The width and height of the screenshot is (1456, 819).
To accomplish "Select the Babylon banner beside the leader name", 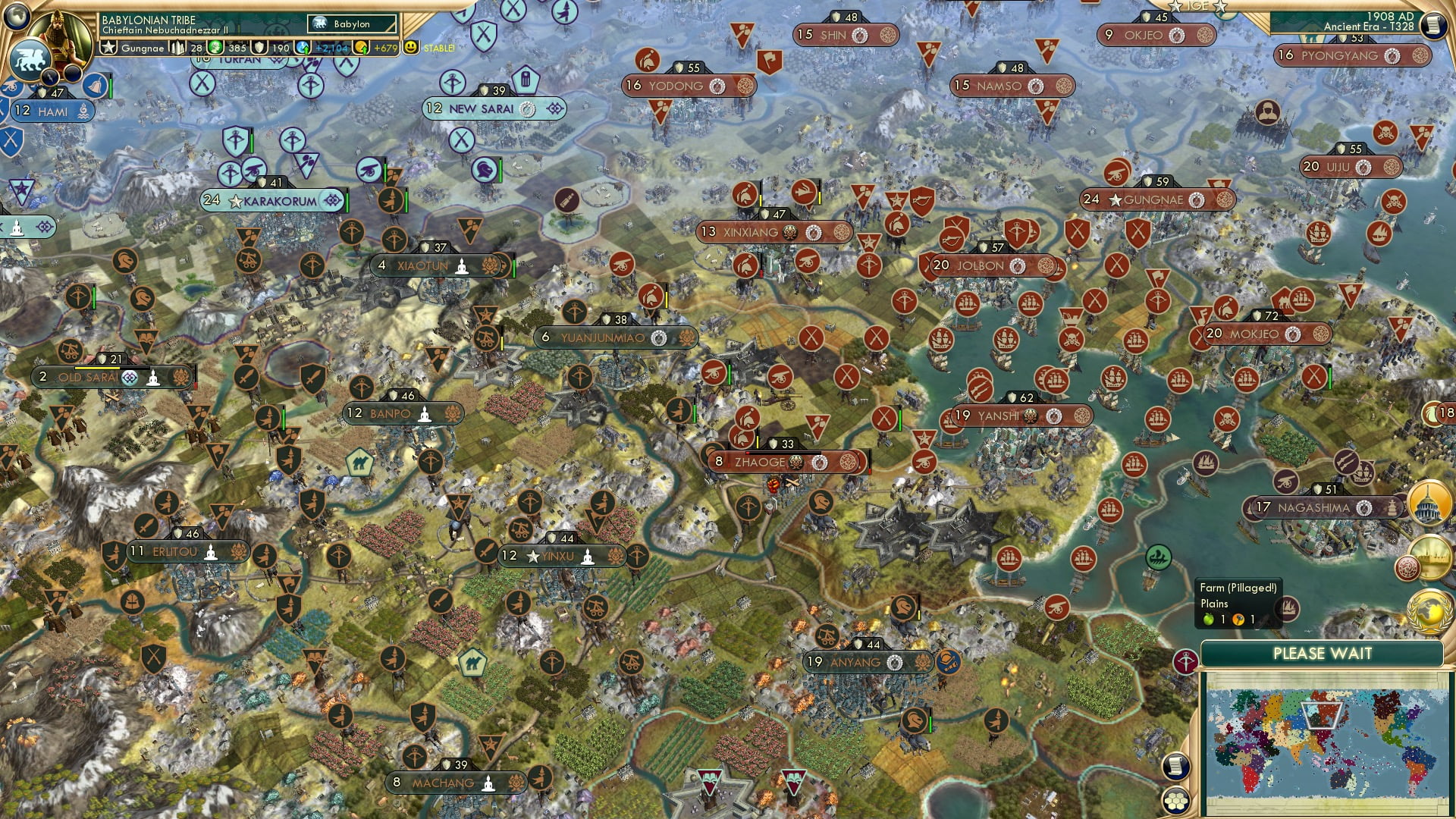I will (x=351, y=24).
